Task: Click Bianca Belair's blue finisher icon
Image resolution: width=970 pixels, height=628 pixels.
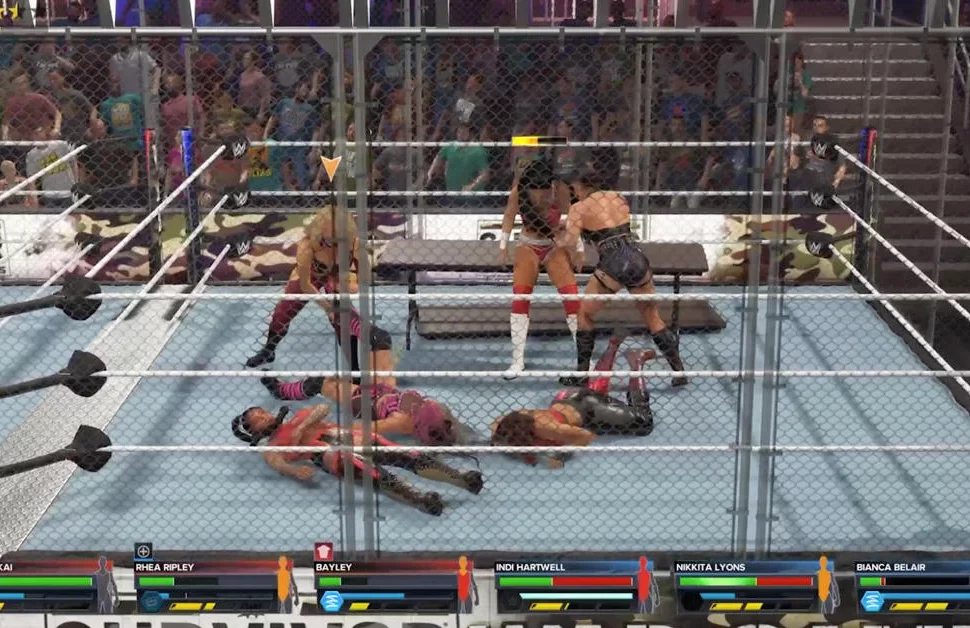Action: [x=872, y=601]
